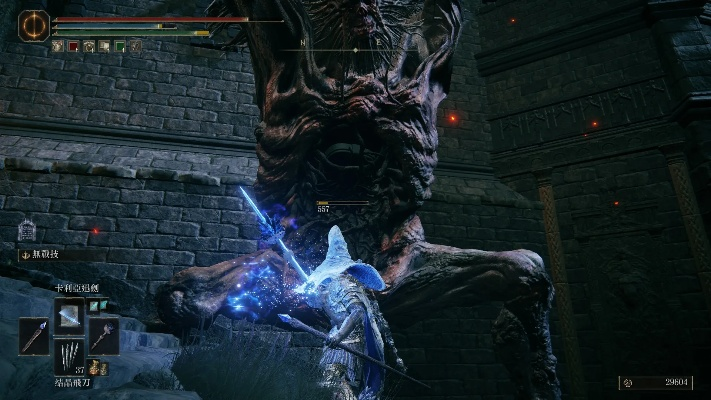Choose the crystal throwing knives item slot
711x400 pixels.
[x=69, y=356]
